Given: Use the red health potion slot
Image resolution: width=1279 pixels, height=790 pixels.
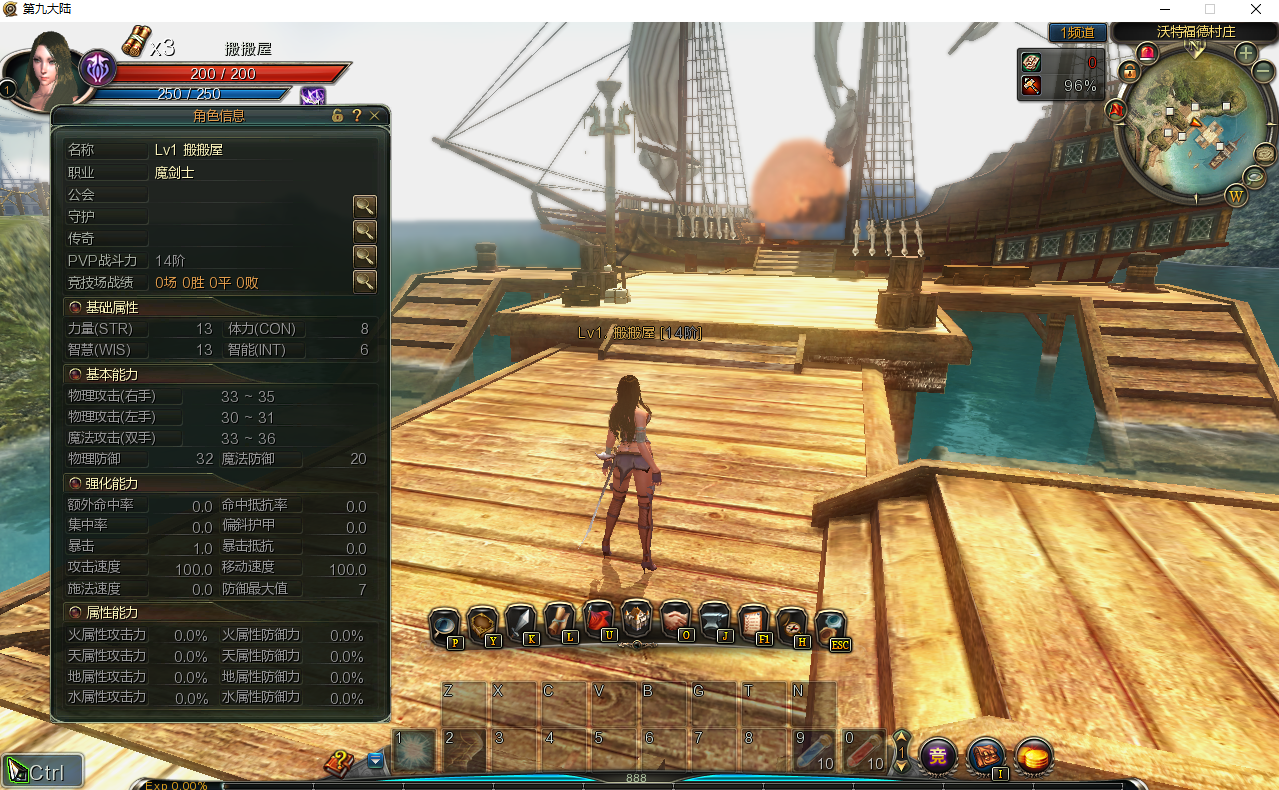Looking at the screenshot, I should click(864, 751).
